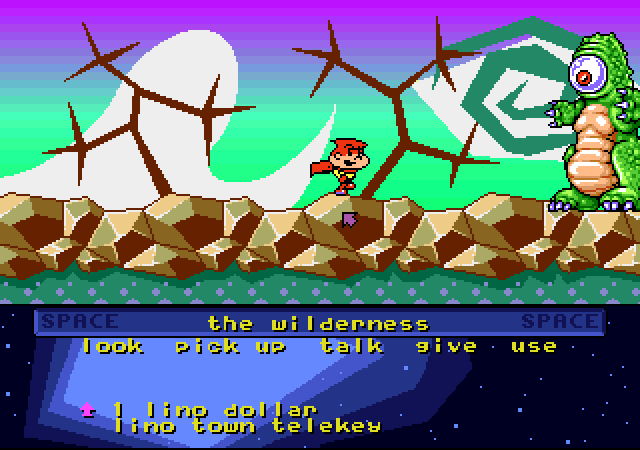
Task: Choose the "use" command
Action: click(533, 346)
